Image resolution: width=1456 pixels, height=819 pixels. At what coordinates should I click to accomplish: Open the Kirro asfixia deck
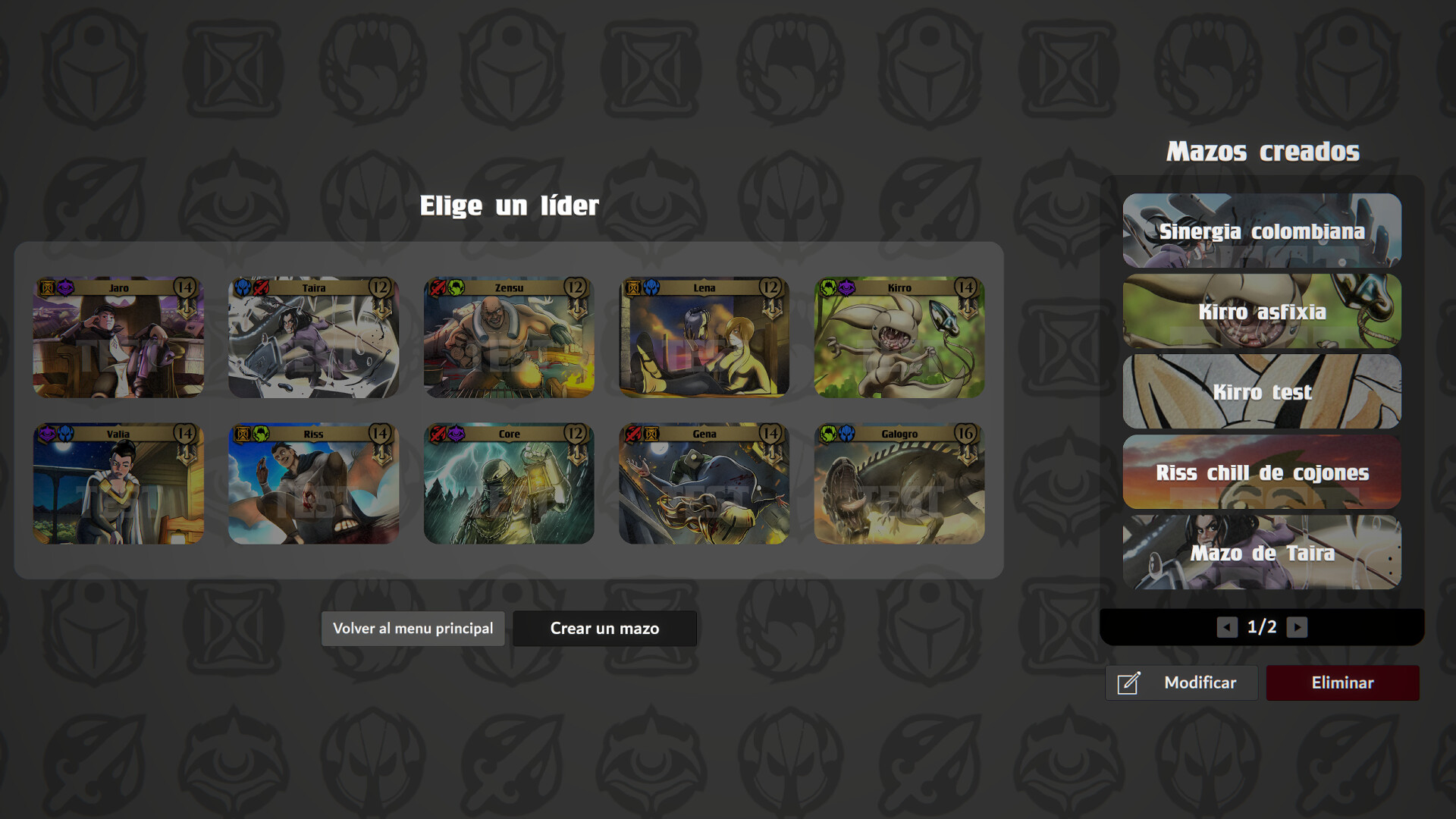[x=1261, y=312]
